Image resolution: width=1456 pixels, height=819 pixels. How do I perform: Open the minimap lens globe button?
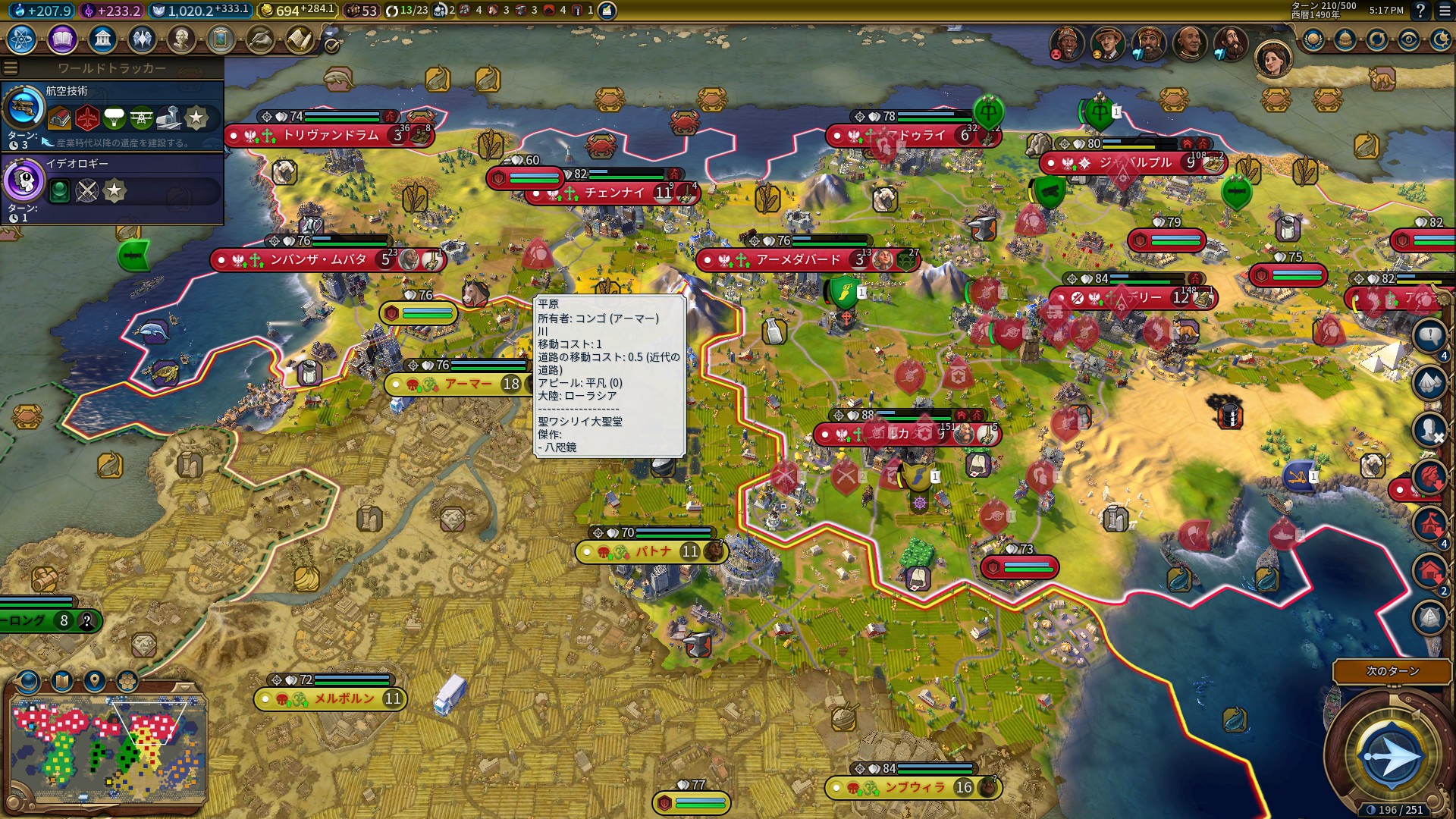click(x=28, y=681)
